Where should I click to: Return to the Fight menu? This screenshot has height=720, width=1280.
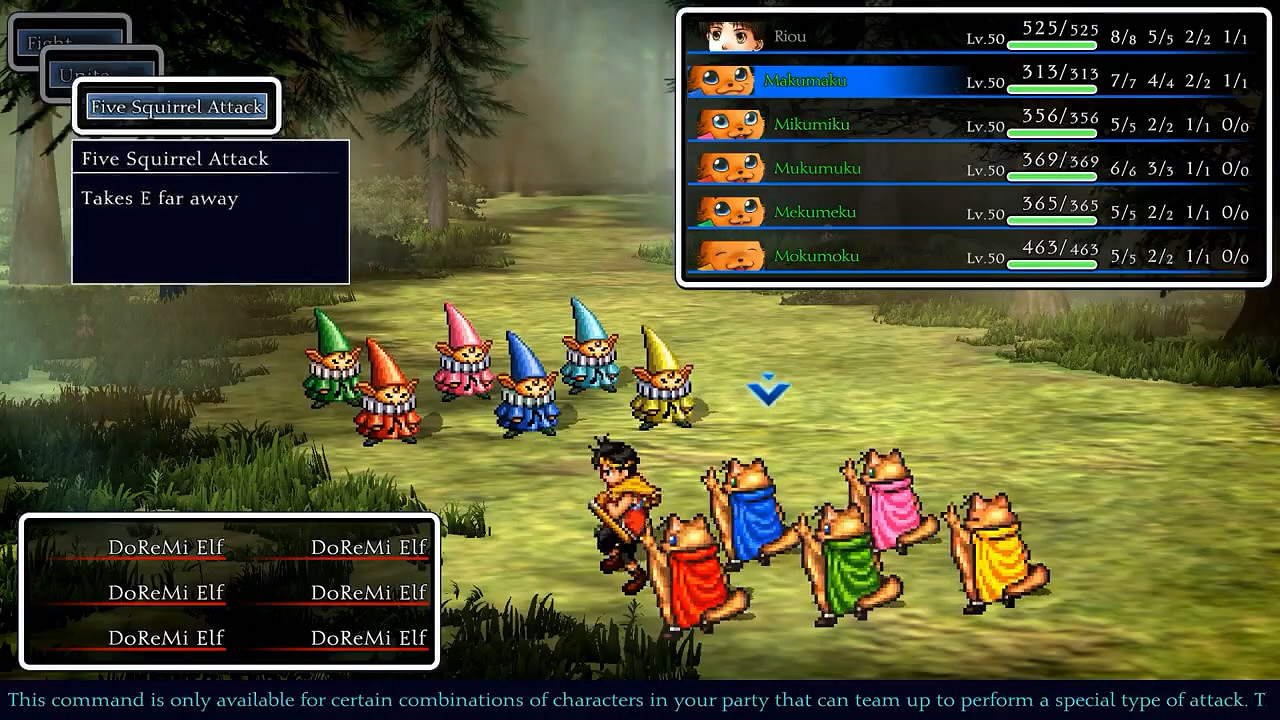(x=50, y=42)
